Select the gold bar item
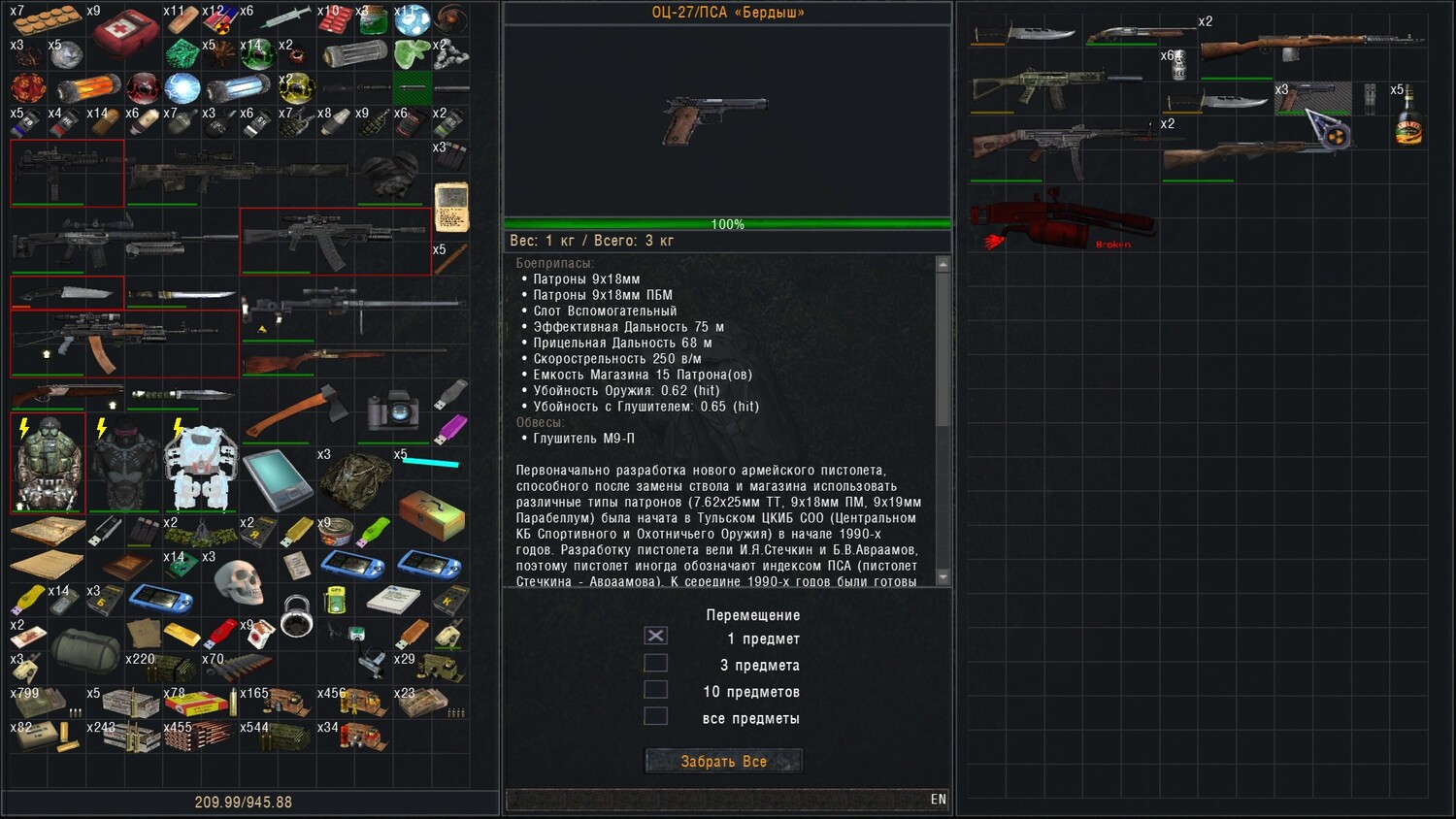This screenshot has width=1456, height=819. (182, 635)
